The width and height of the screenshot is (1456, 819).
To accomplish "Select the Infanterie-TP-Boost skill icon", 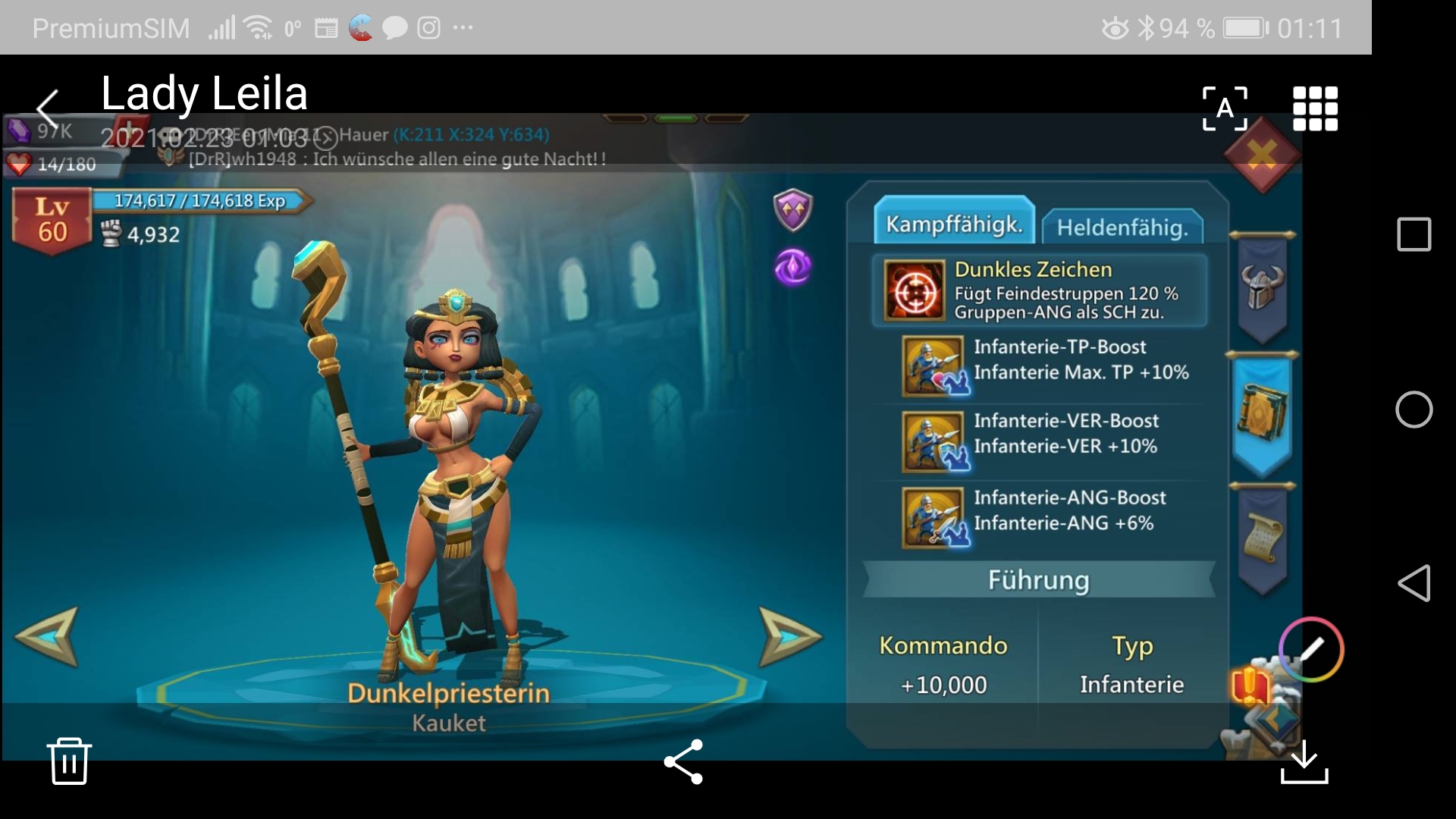I will [934, 366].
